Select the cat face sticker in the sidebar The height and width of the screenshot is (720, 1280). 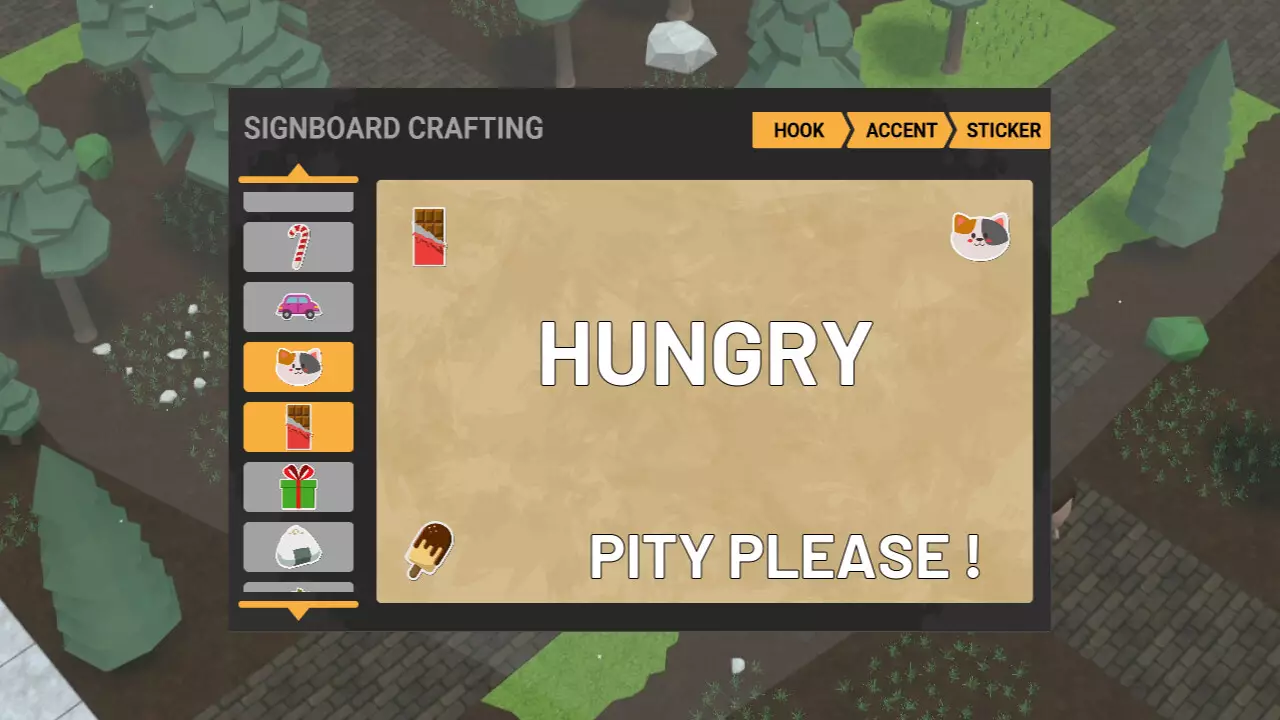click(298, 367)
